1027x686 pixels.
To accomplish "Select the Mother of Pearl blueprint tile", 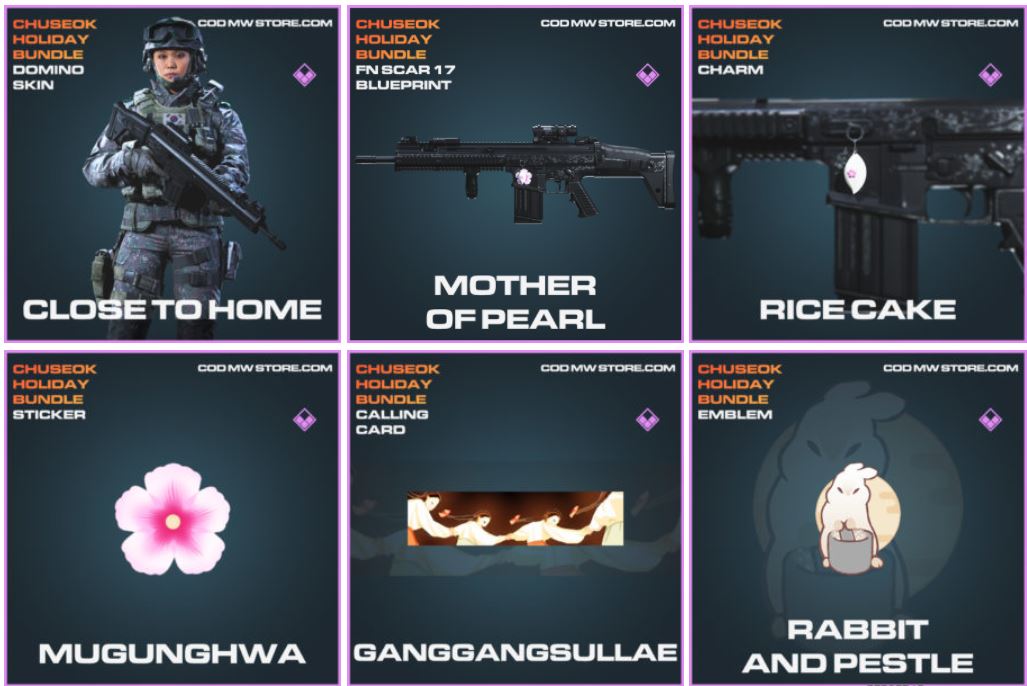I will [515, 174].
